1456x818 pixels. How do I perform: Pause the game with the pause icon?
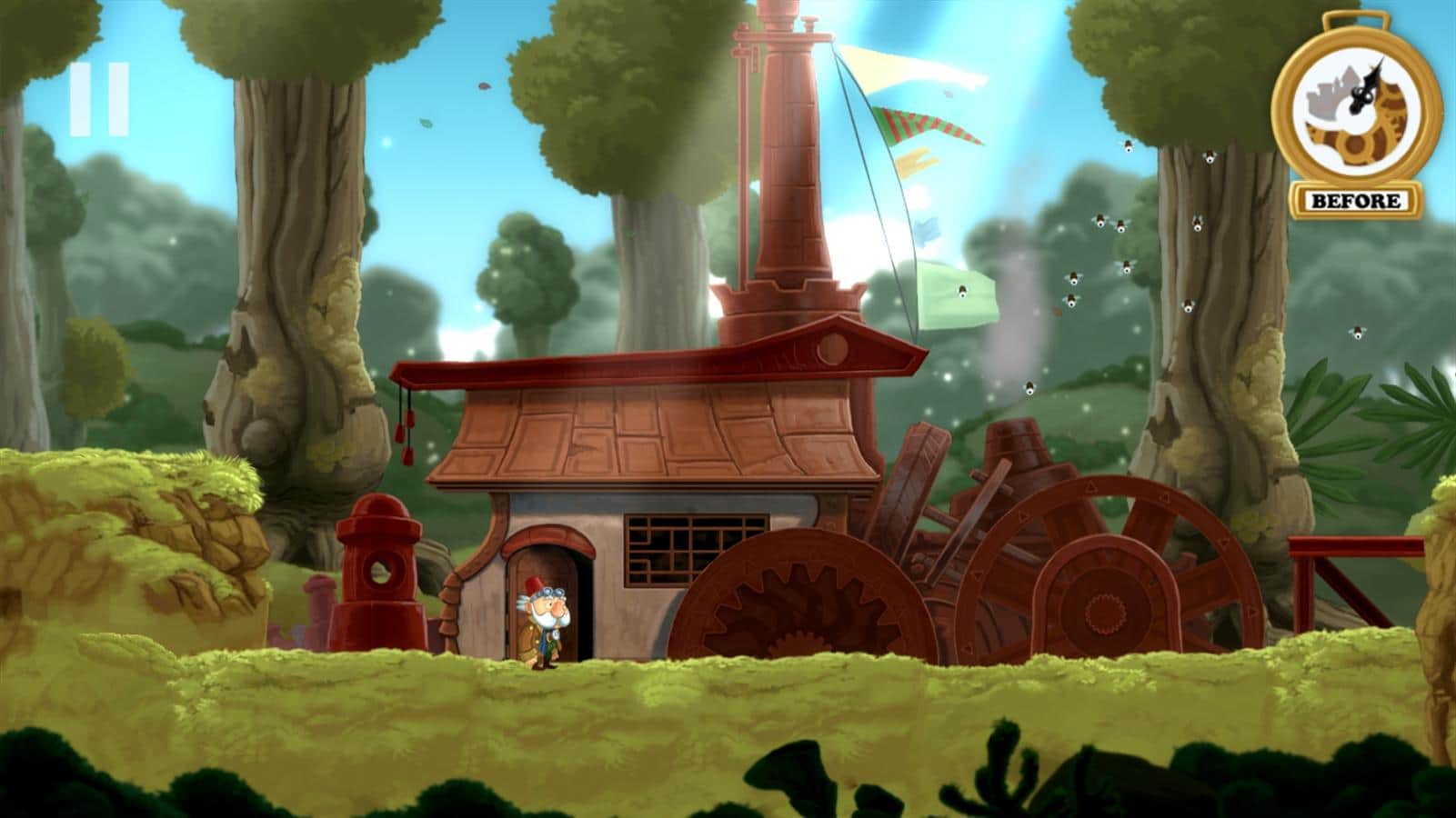[98, 99]
